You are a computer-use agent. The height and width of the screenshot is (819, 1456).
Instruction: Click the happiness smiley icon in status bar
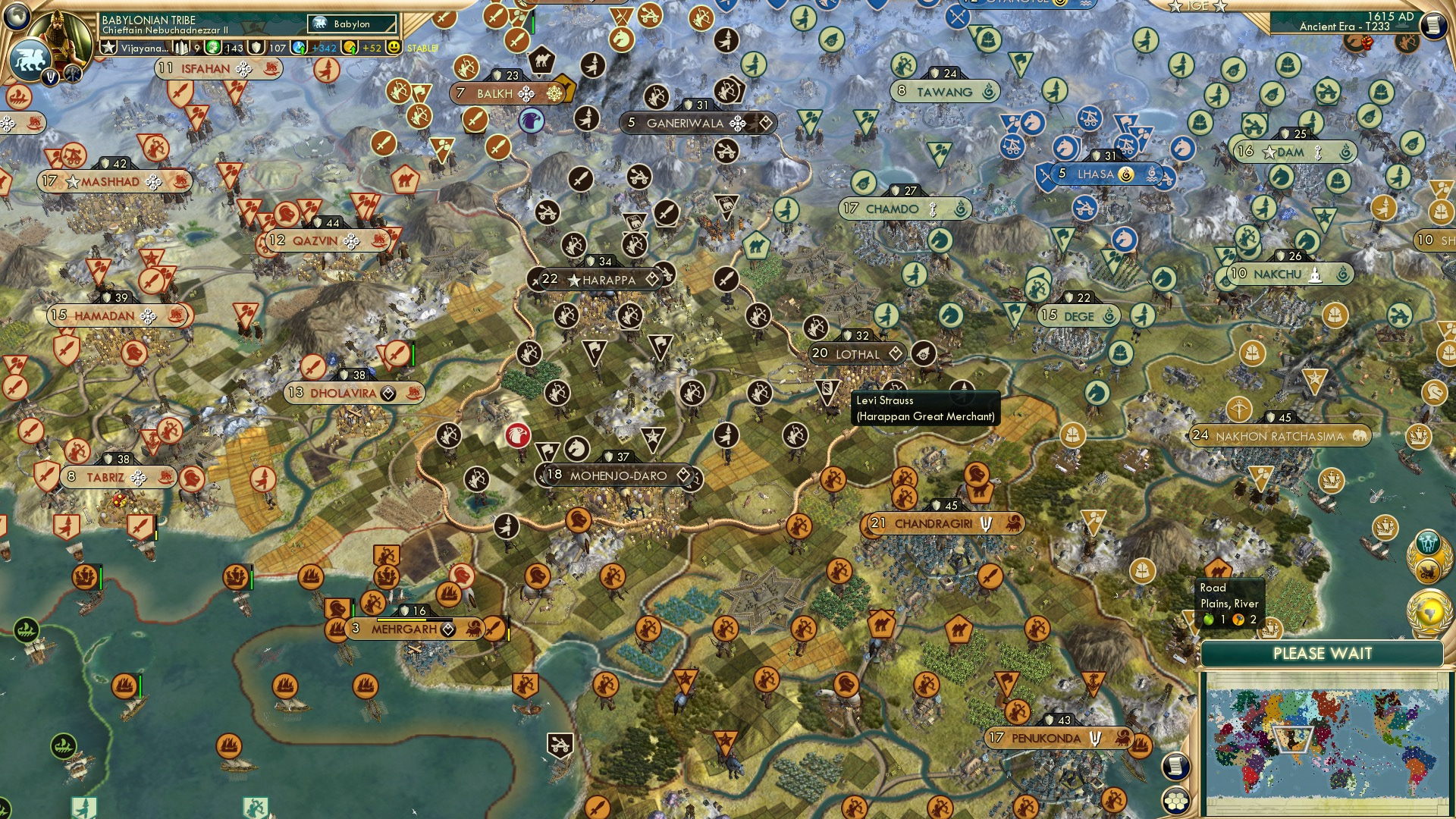point(393,47)
